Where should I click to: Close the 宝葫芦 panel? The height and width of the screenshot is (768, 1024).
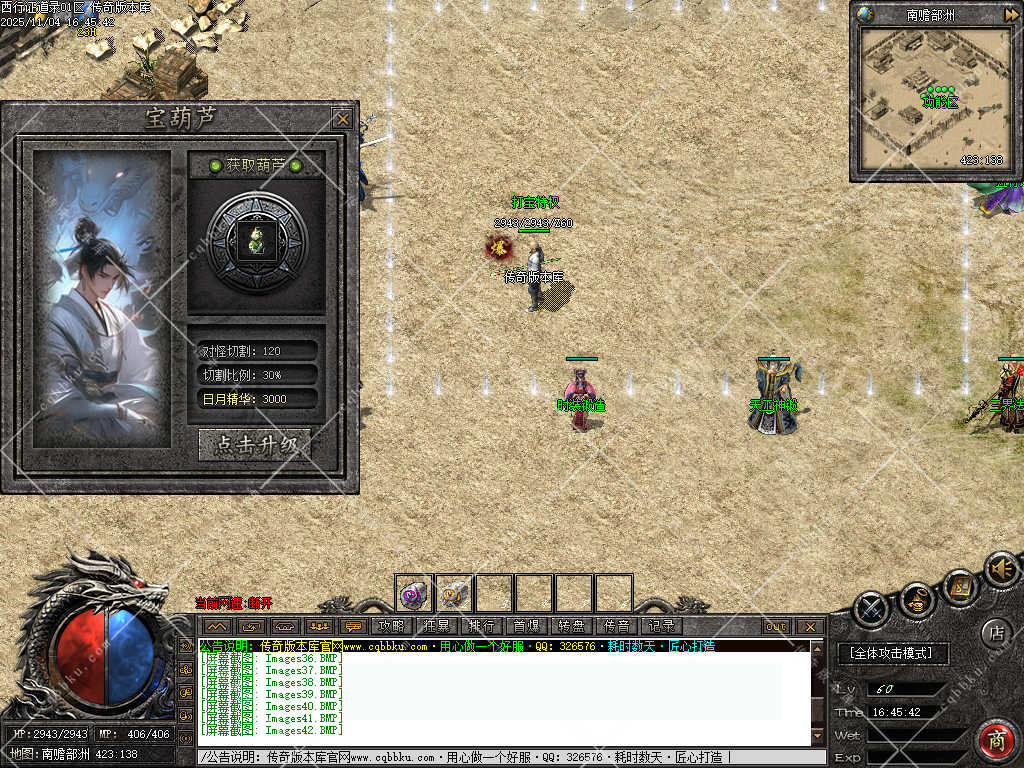pos(343,119)
